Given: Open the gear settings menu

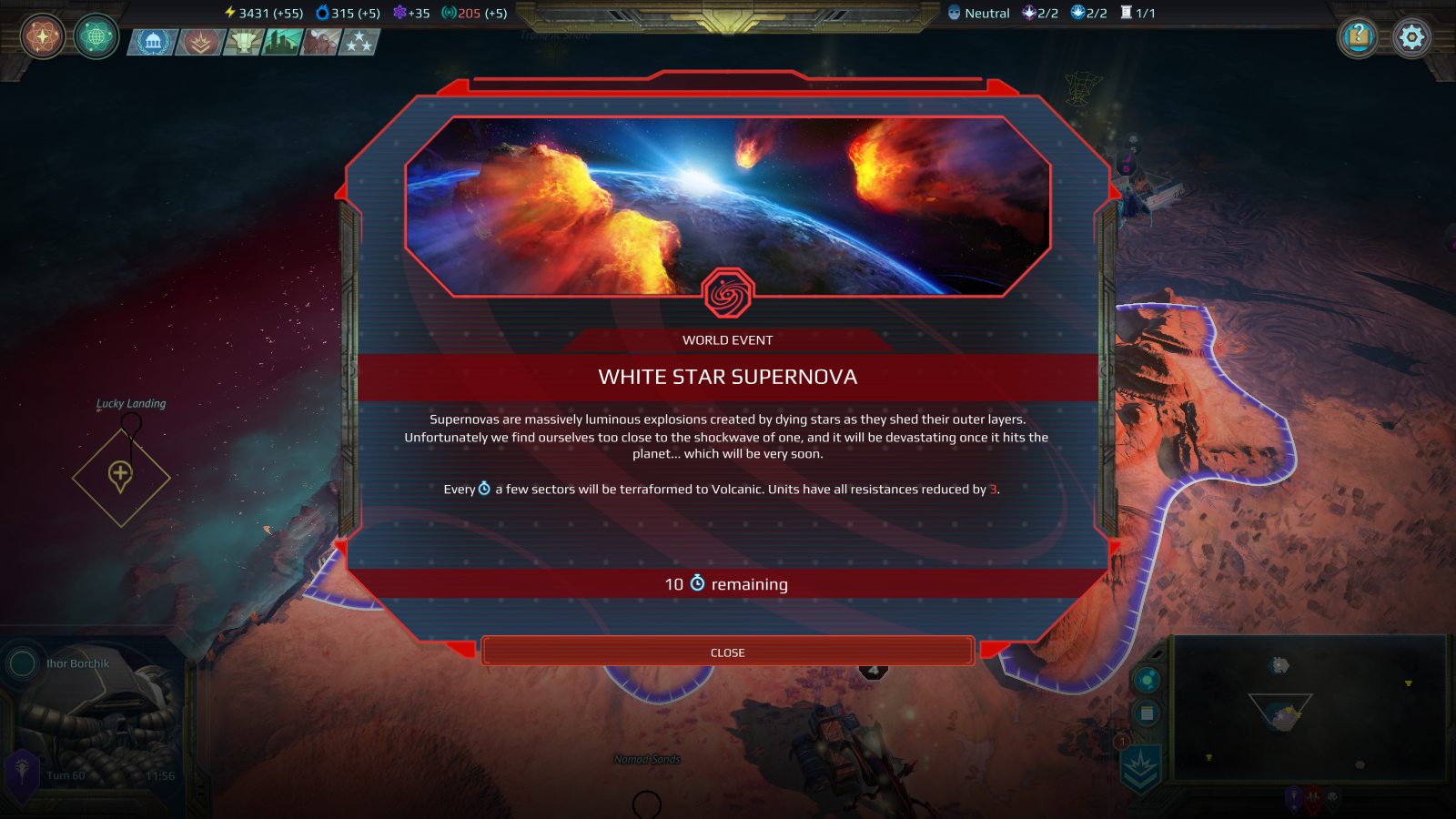Looking at the screenshot, I should tap(1411, 37).
